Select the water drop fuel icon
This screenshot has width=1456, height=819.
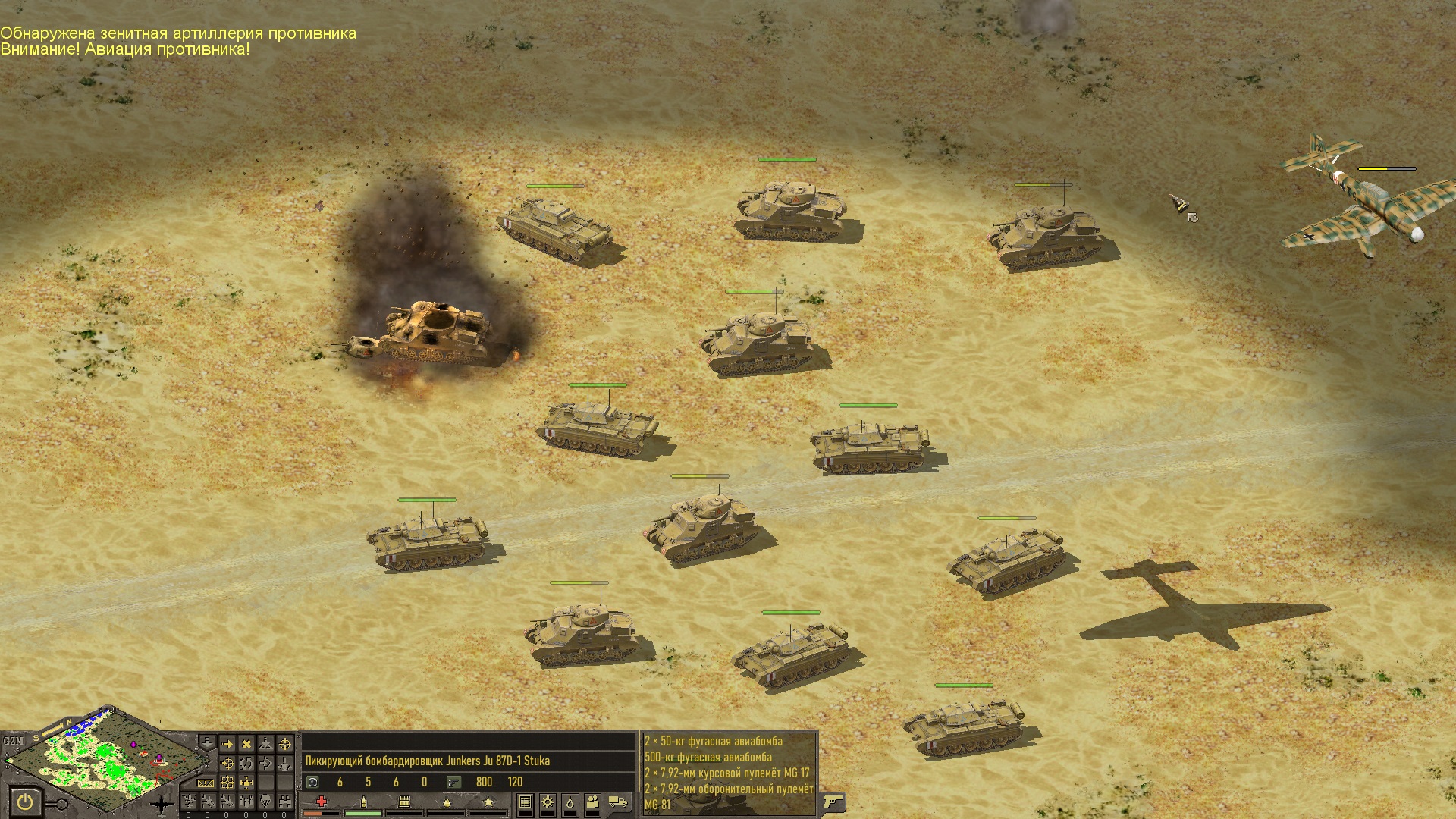tap(570, 802)
